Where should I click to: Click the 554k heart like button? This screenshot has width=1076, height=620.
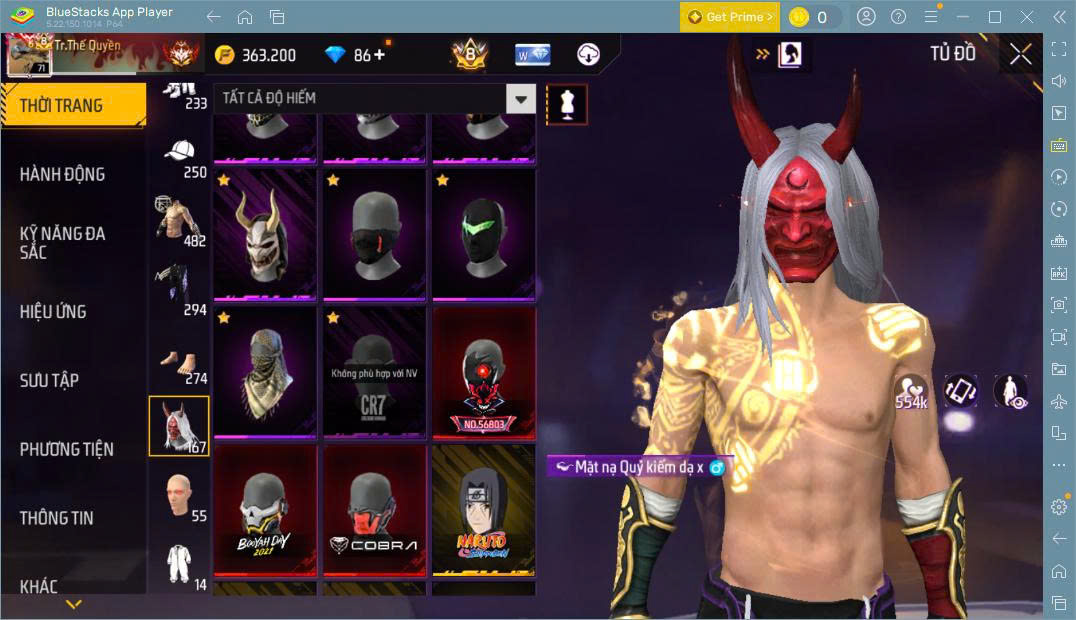(x=911, y=392)
